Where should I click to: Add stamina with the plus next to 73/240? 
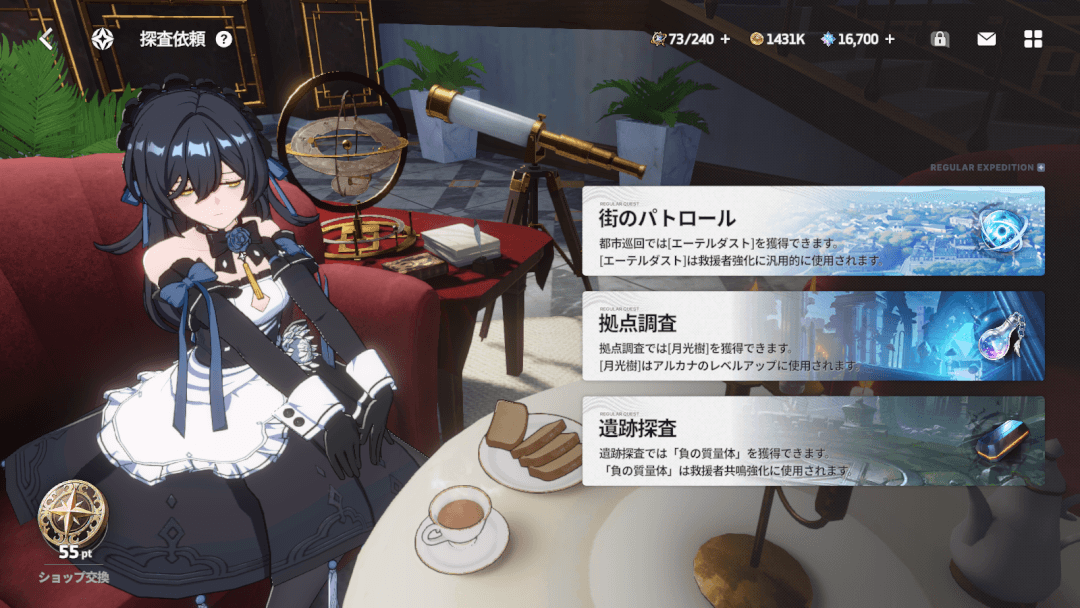(x=725, y=39)
